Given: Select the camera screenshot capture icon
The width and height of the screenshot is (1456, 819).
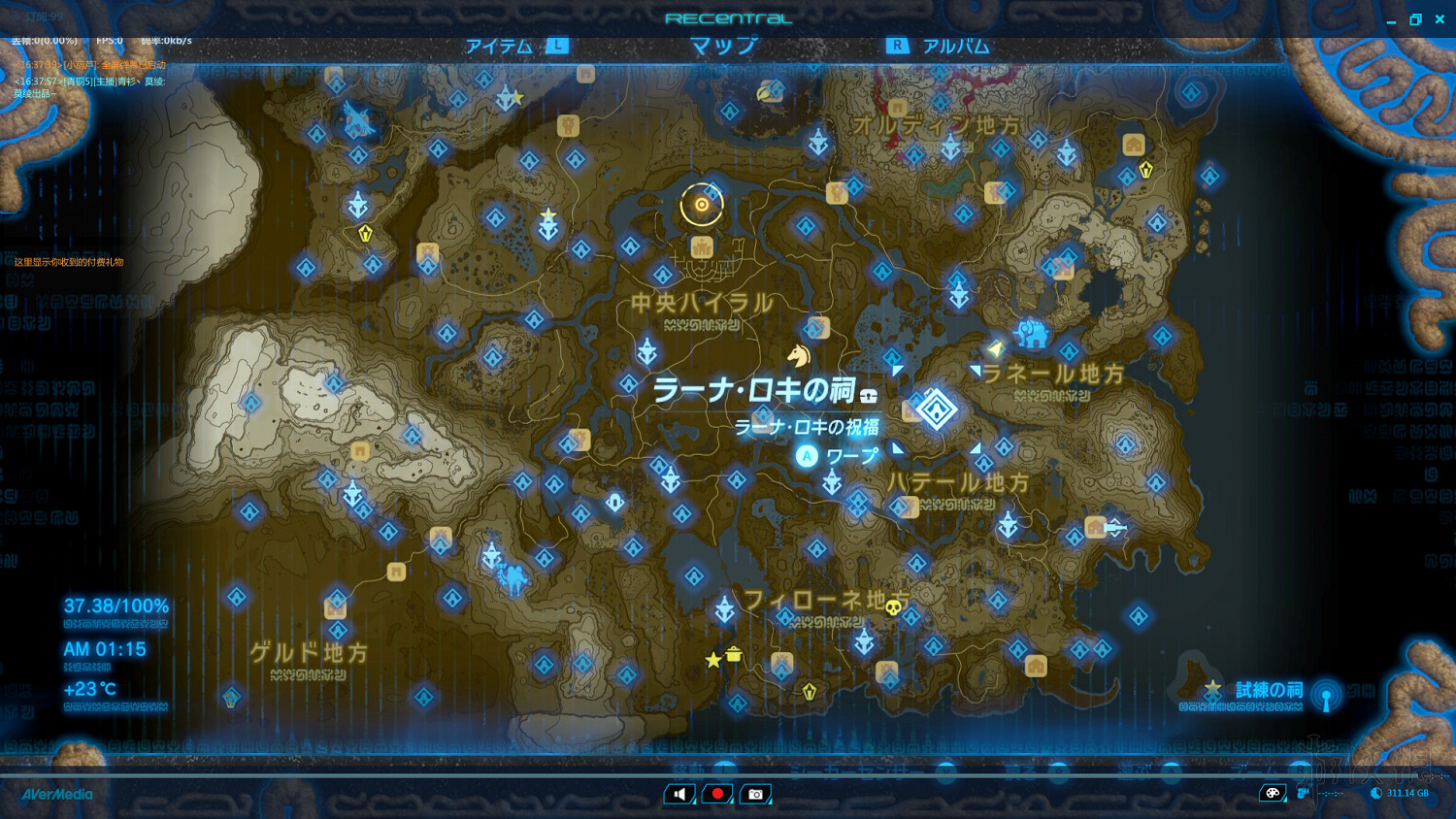Looking at the screenshot, I should pos(755,793).
